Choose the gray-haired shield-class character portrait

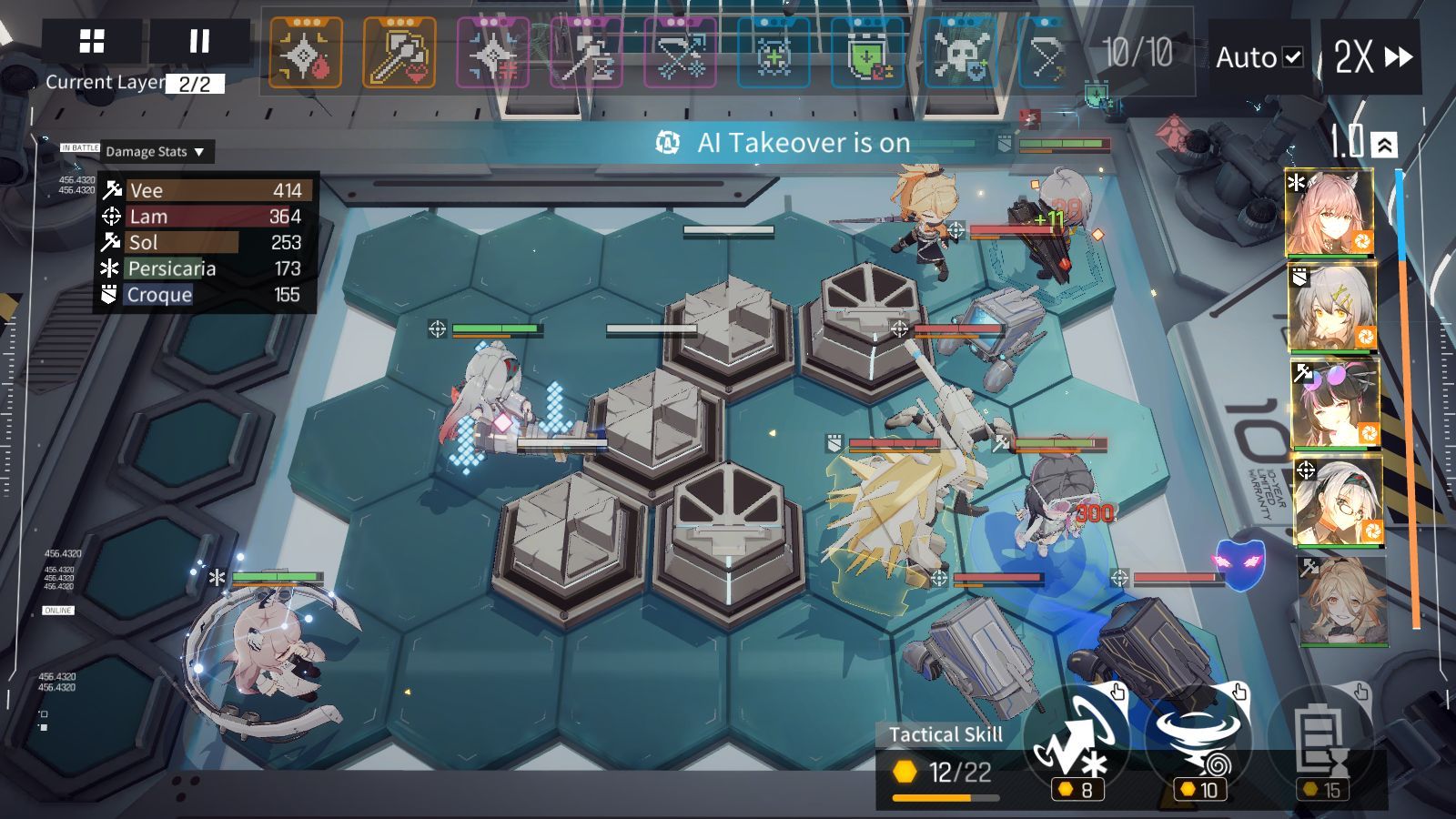click(1332, 308)
